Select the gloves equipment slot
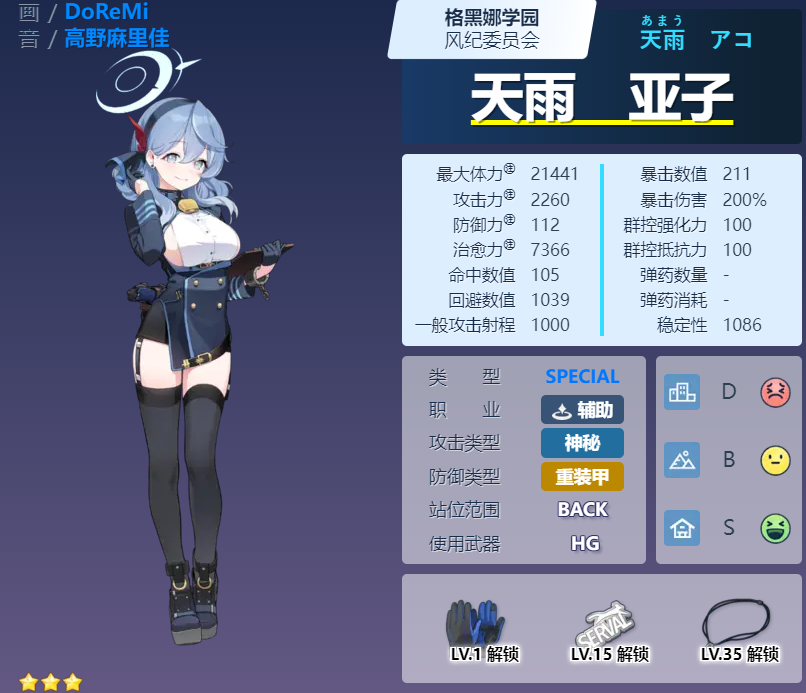The image size is (806, 693). tap(472, 624)
